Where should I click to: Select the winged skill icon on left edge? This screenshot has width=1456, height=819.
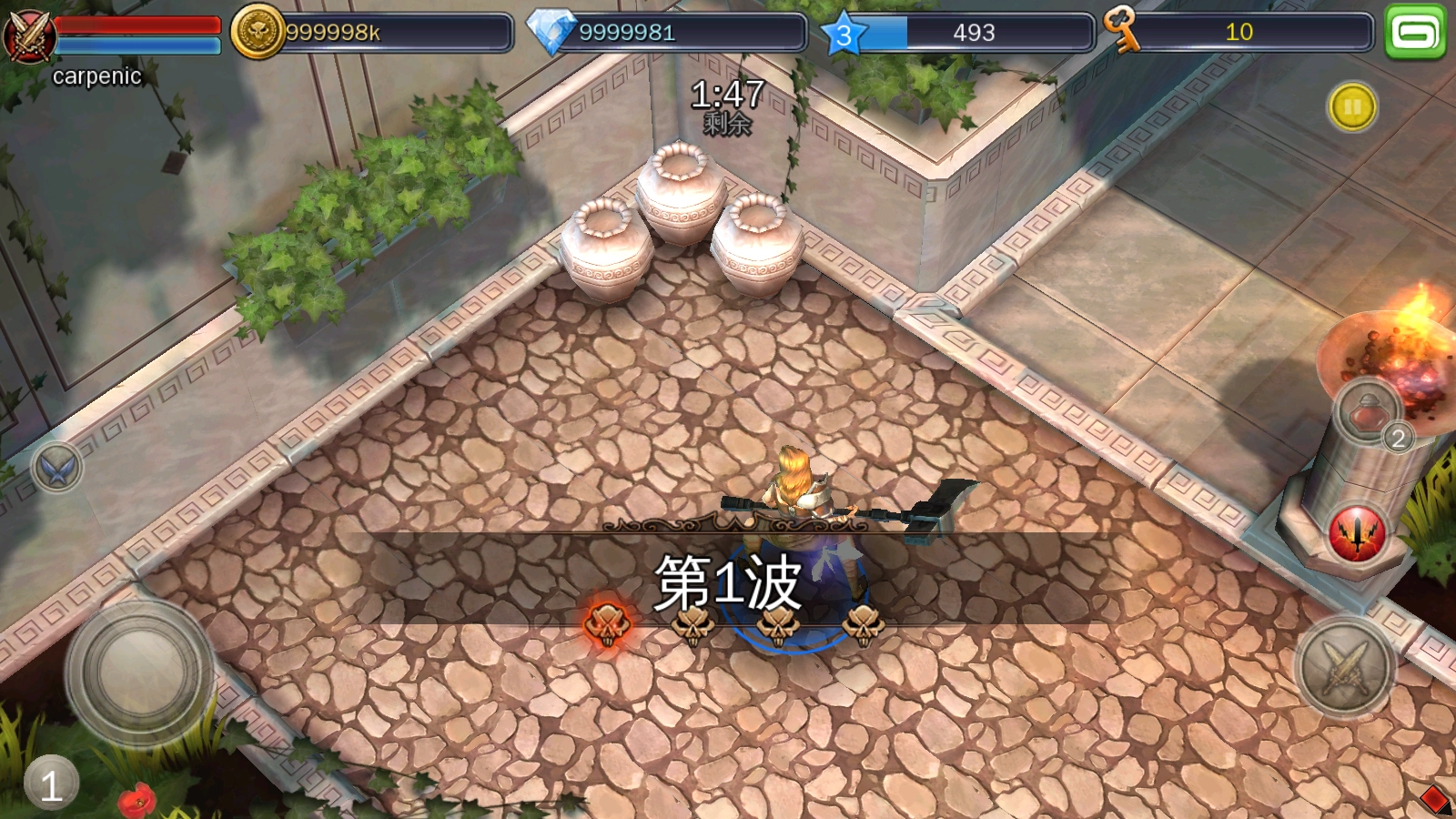click(56, 467)
